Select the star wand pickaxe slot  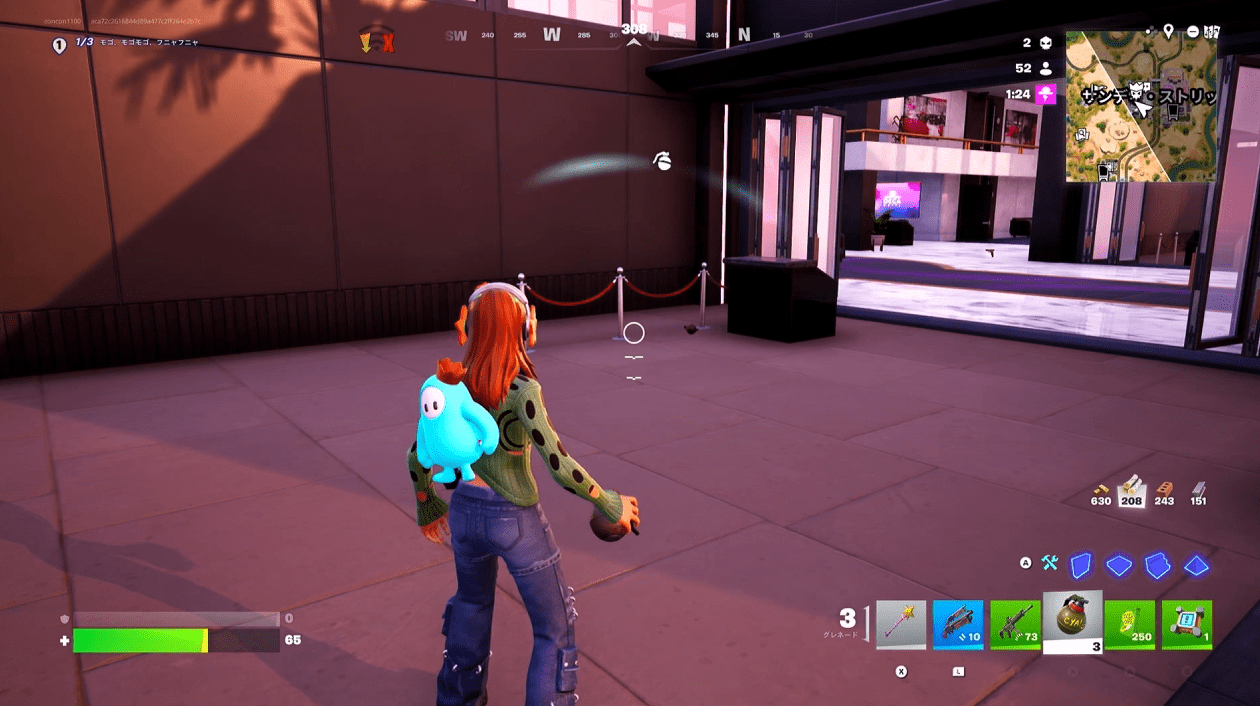pos(901,625)
